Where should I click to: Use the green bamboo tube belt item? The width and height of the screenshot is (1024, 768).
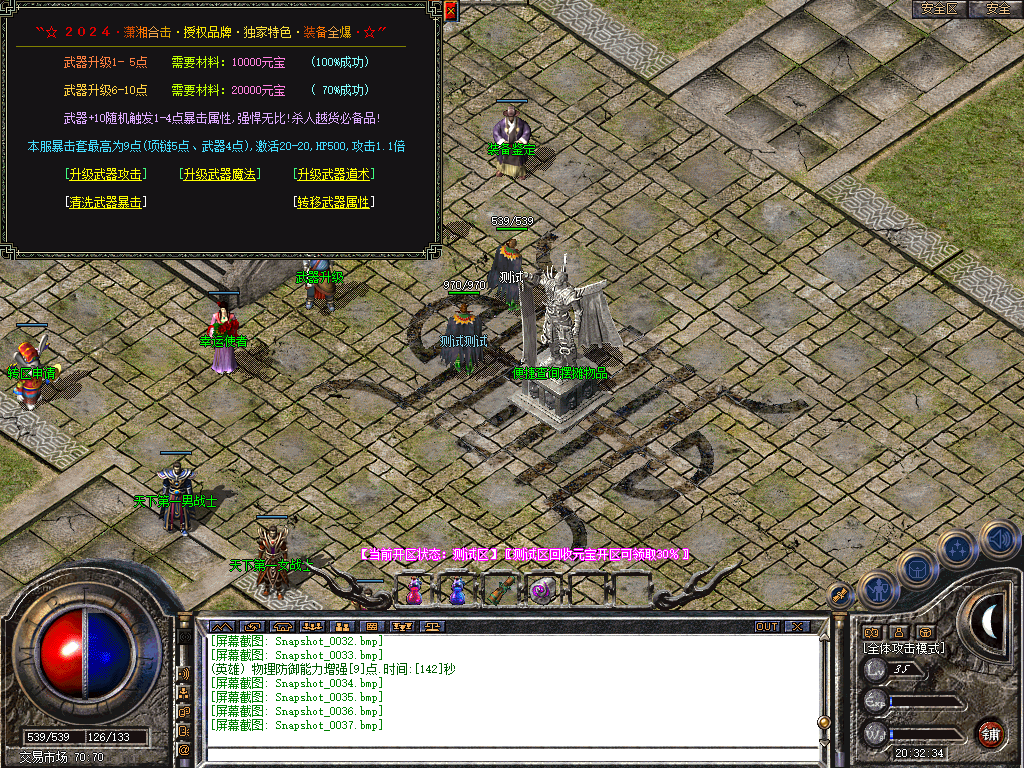pyautogui.click(x=500, y=591)
